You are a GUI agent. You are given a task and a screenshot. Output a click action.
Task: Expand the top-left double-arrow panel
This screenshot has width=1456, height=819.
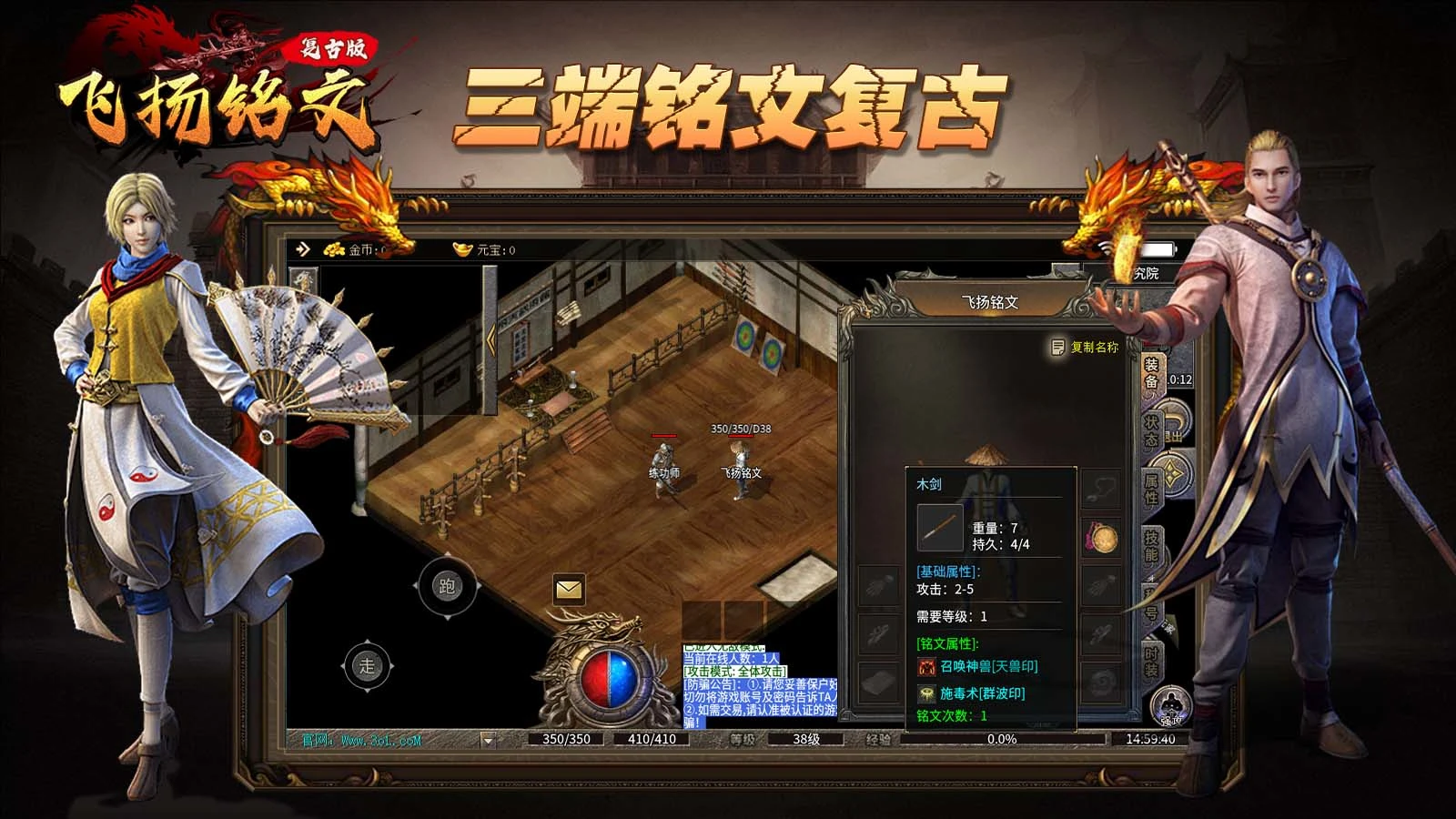point(302,248)
